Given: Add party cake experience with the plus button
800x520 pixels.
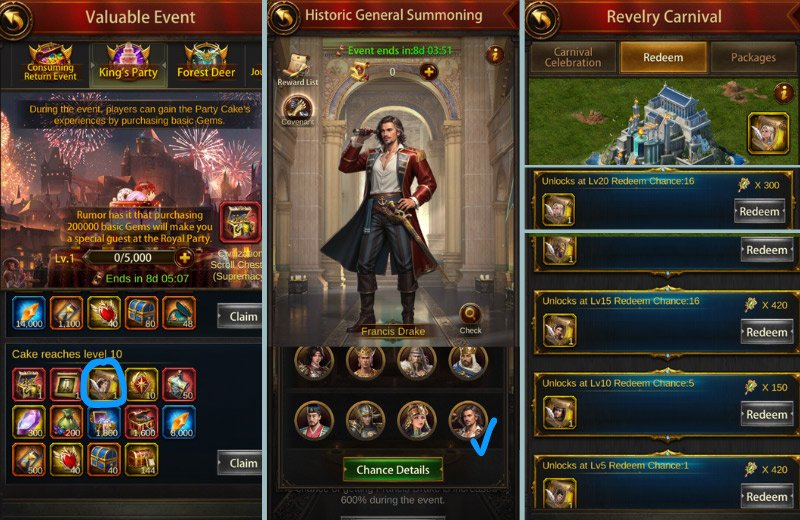Looking at the screenshot, I should [x=184, y=257].
